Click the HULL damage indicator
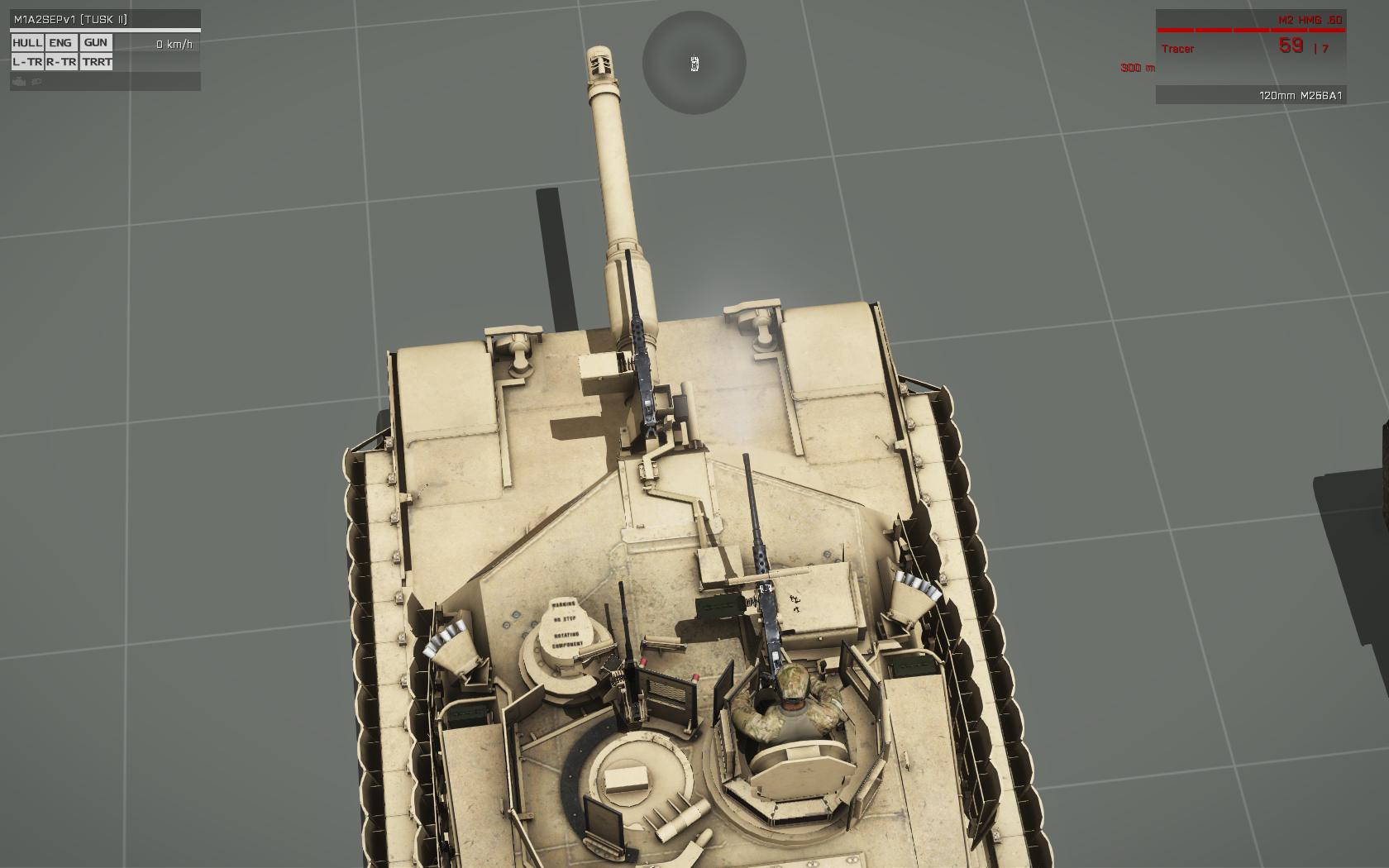Screen dimensions: 1389x868 pos(27,43)
